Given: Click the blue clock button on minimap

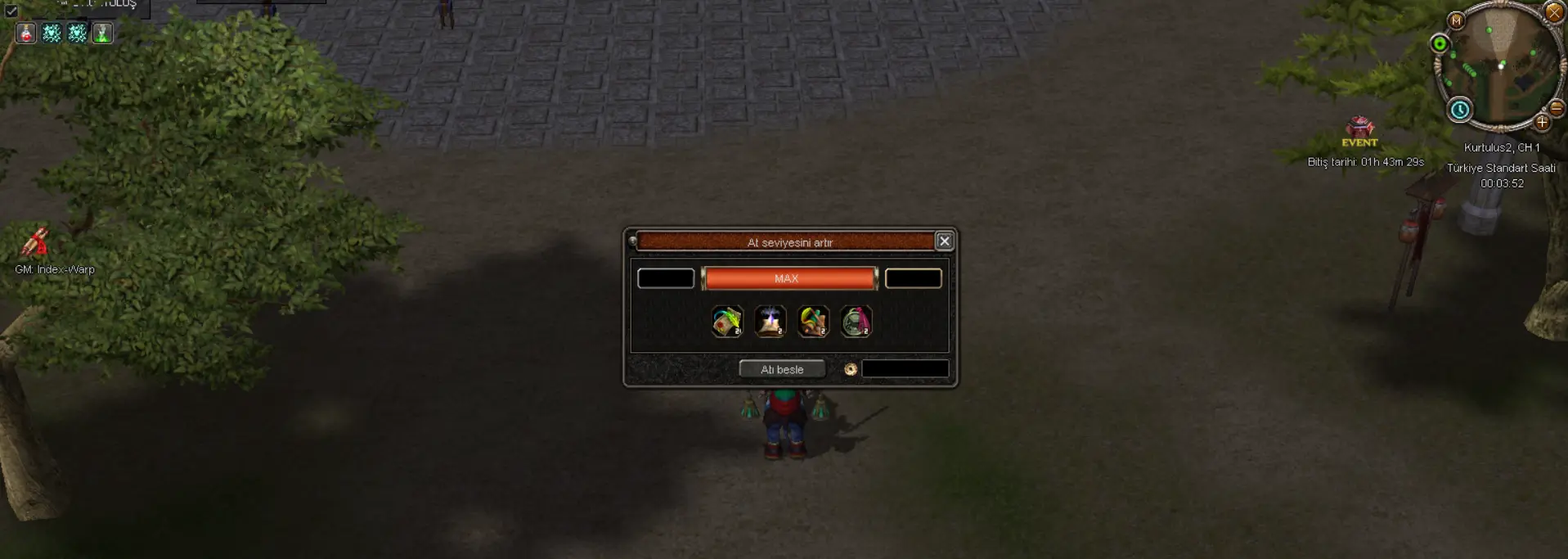Looking at the screenshot, I should tap(1460, 109).
